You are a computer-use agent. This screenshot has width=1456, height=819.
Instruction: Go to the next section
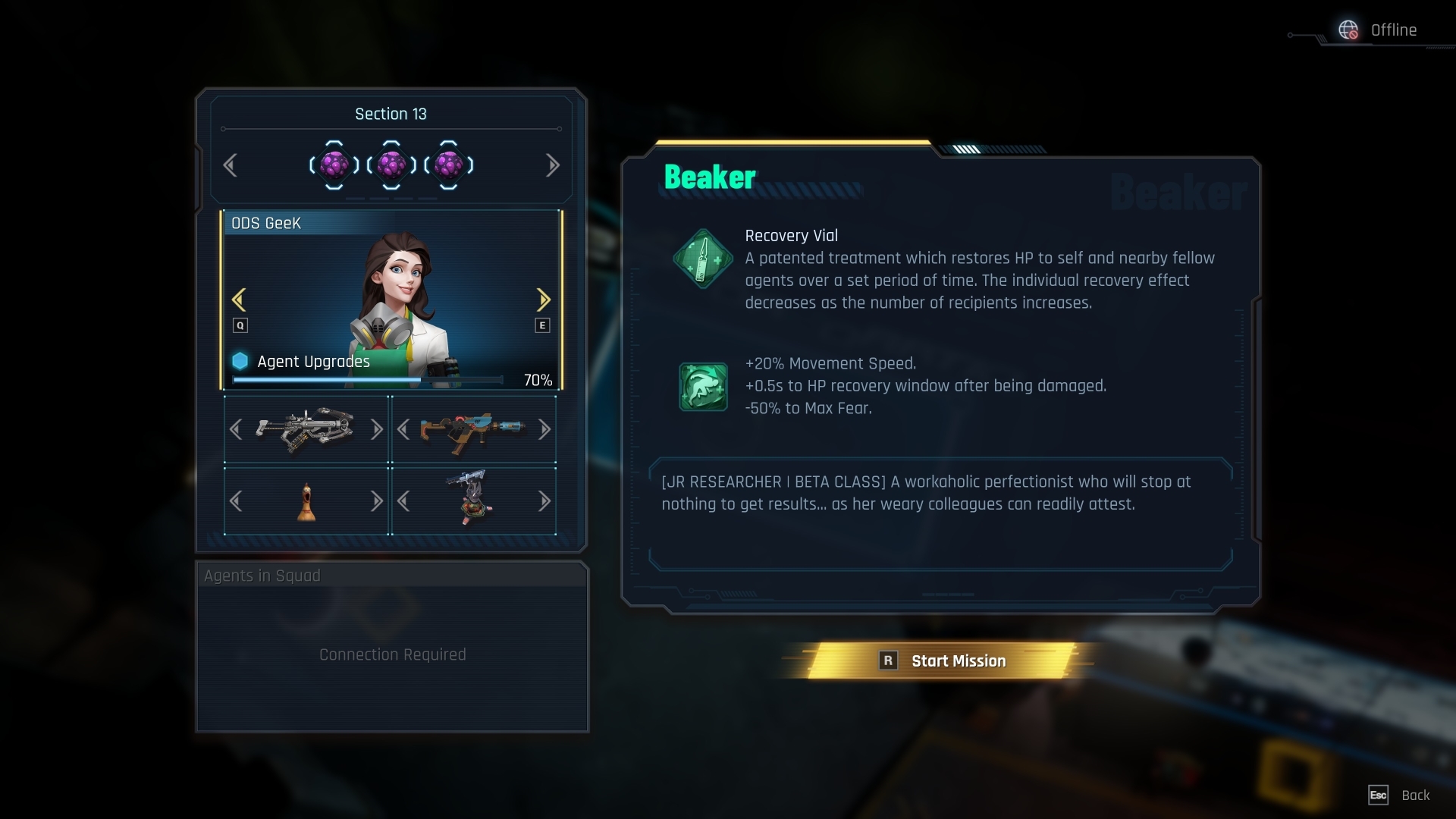[x=552, y=165]
